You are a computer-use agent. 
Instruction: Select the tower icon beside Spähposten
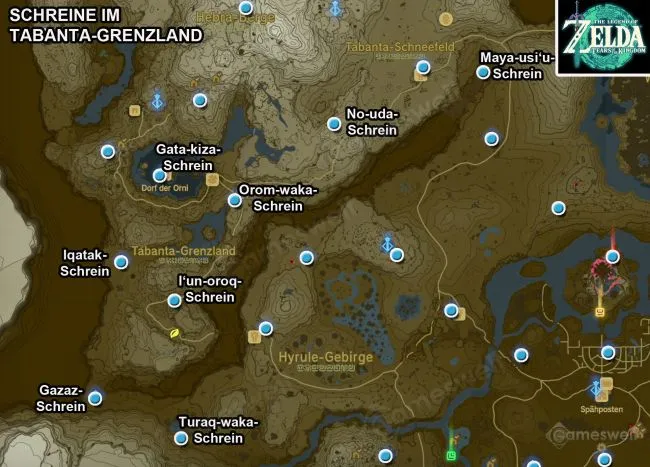pos(597,386)
